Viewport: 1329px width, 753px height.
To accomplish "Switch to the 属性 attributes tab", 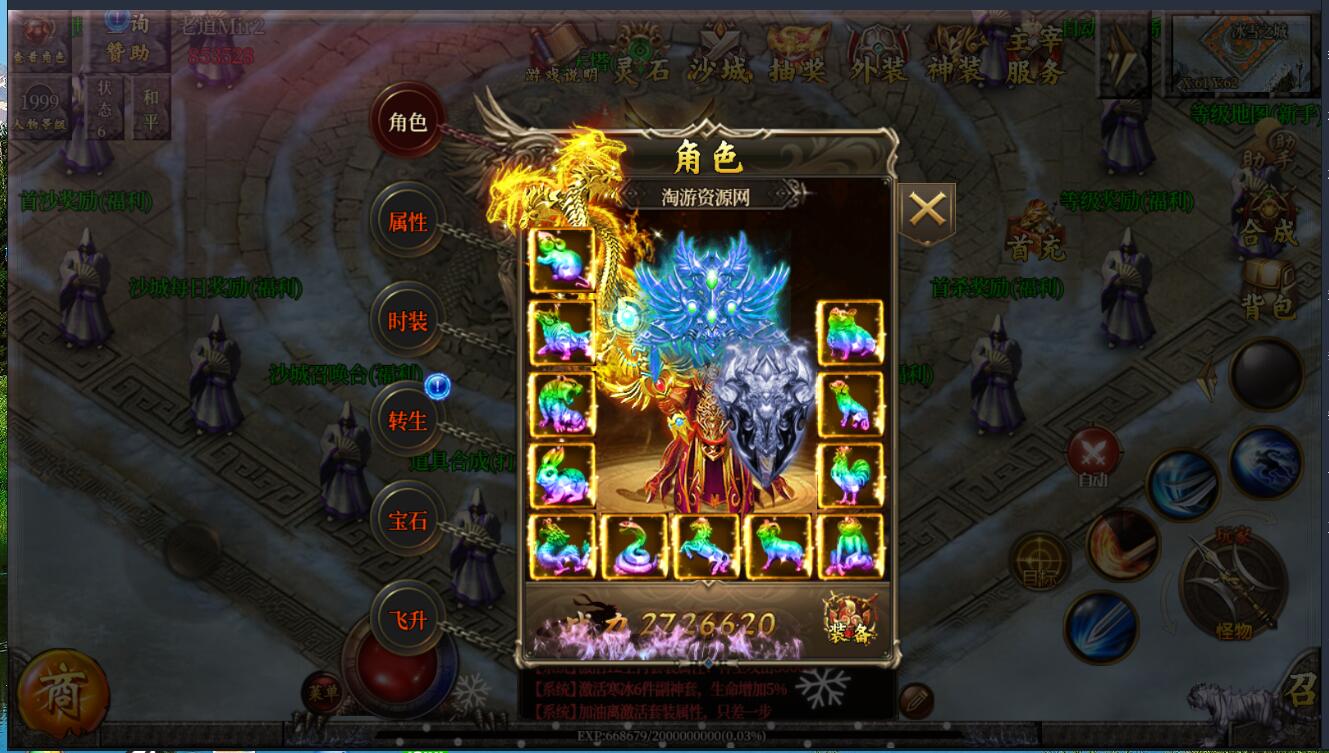I will click(408, 222).
